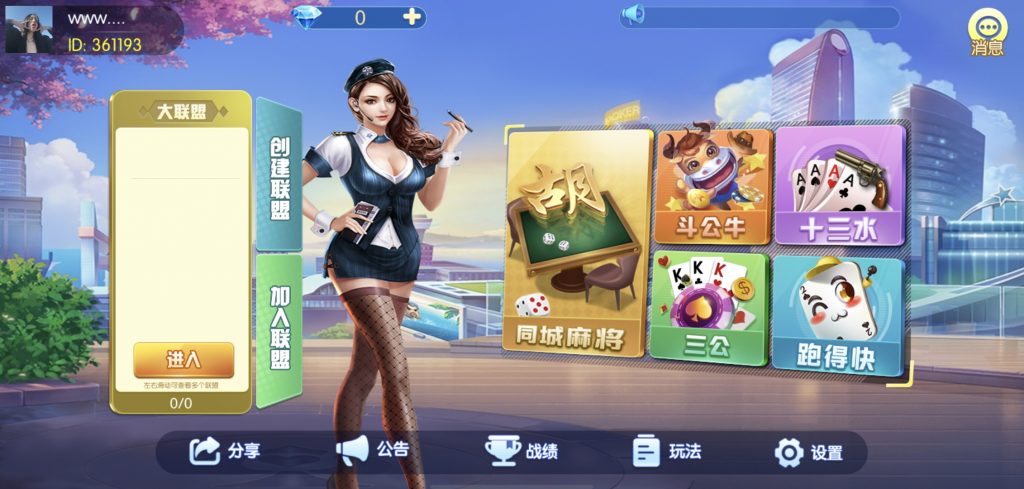Open the 跑得快 card game tile

[836, 314]
